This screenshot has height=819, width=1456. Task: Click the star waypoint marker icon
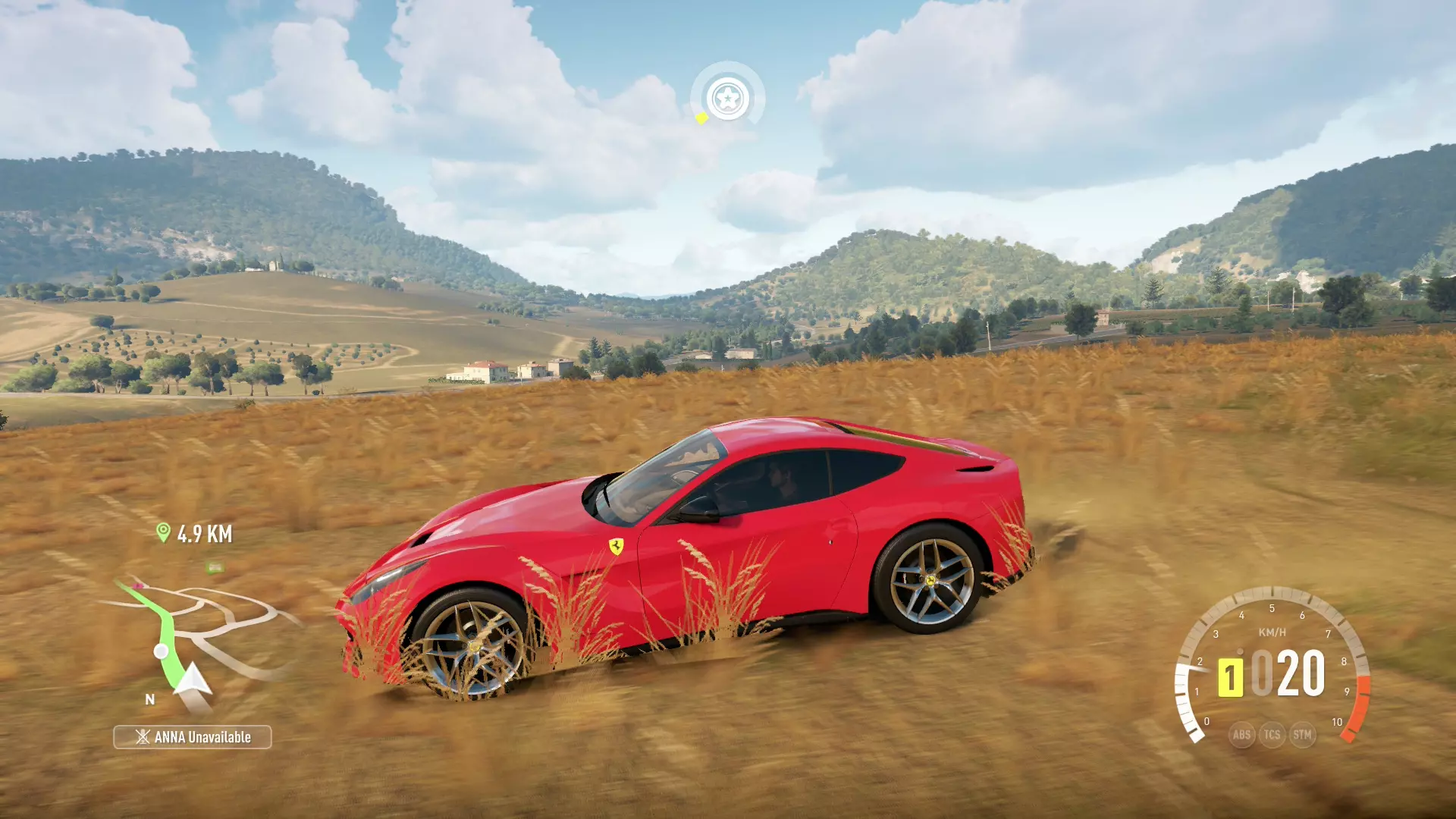pos(727,99)
